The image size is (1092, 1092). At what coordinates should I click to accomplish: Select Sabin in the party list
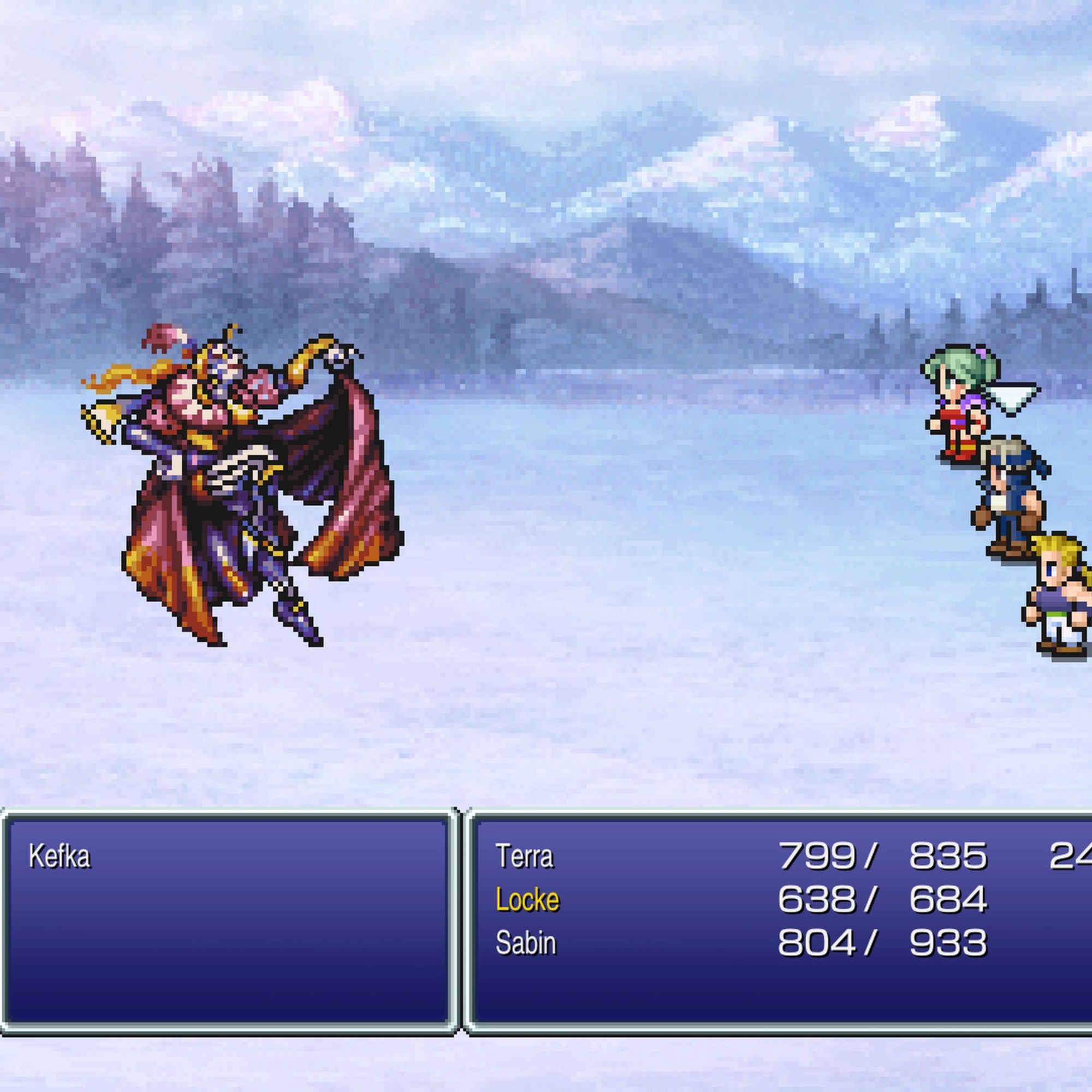tap(526, 943)
